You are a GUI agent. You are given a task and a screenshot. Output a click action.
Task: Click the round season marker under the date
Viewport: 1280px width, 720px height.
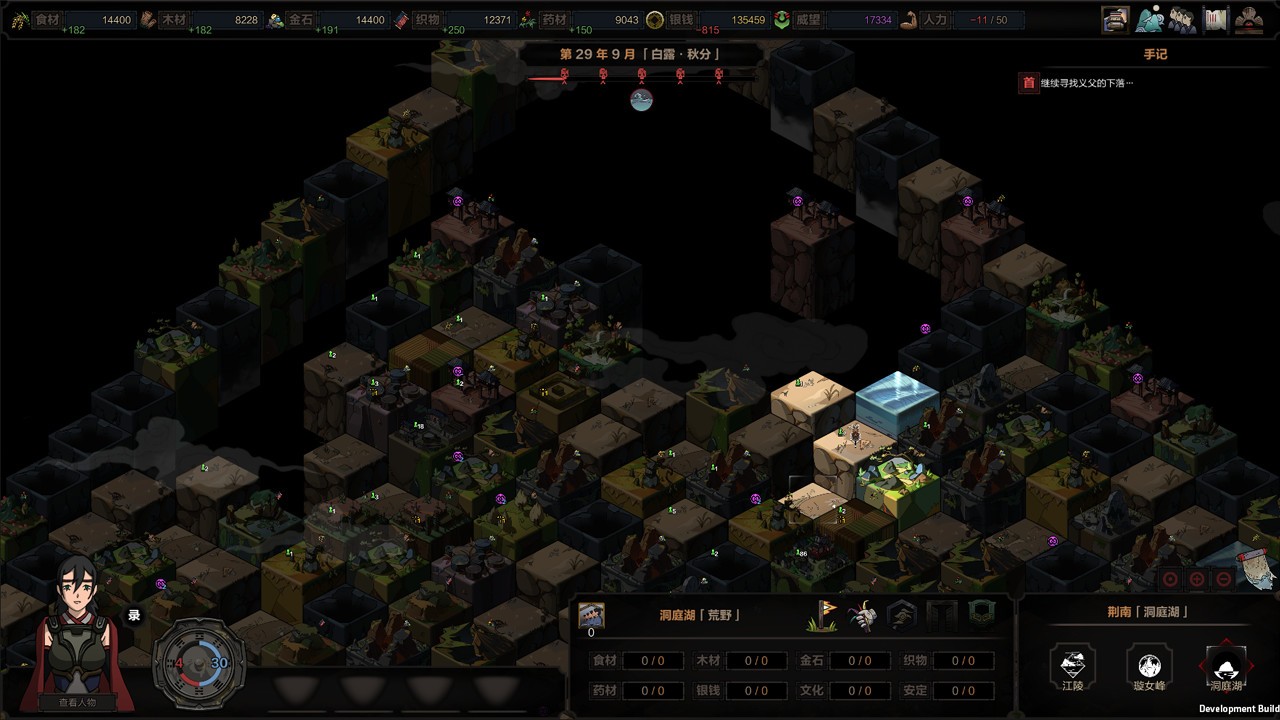point(641,99)
